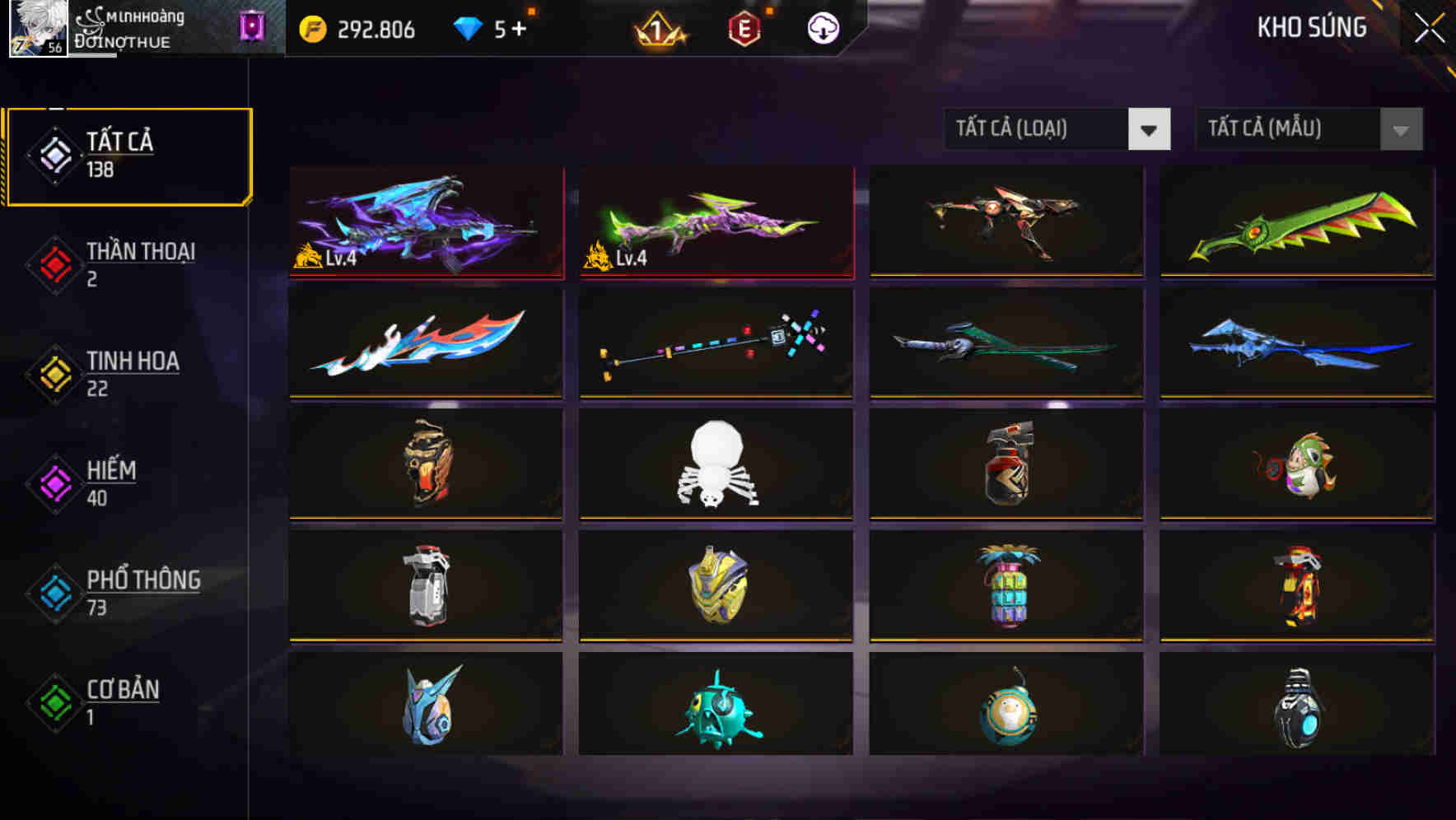Image resolution: width=1456 pixels, height=820 pixels.
Task: Click the red E event badge
Action: [x=743, y=27]
